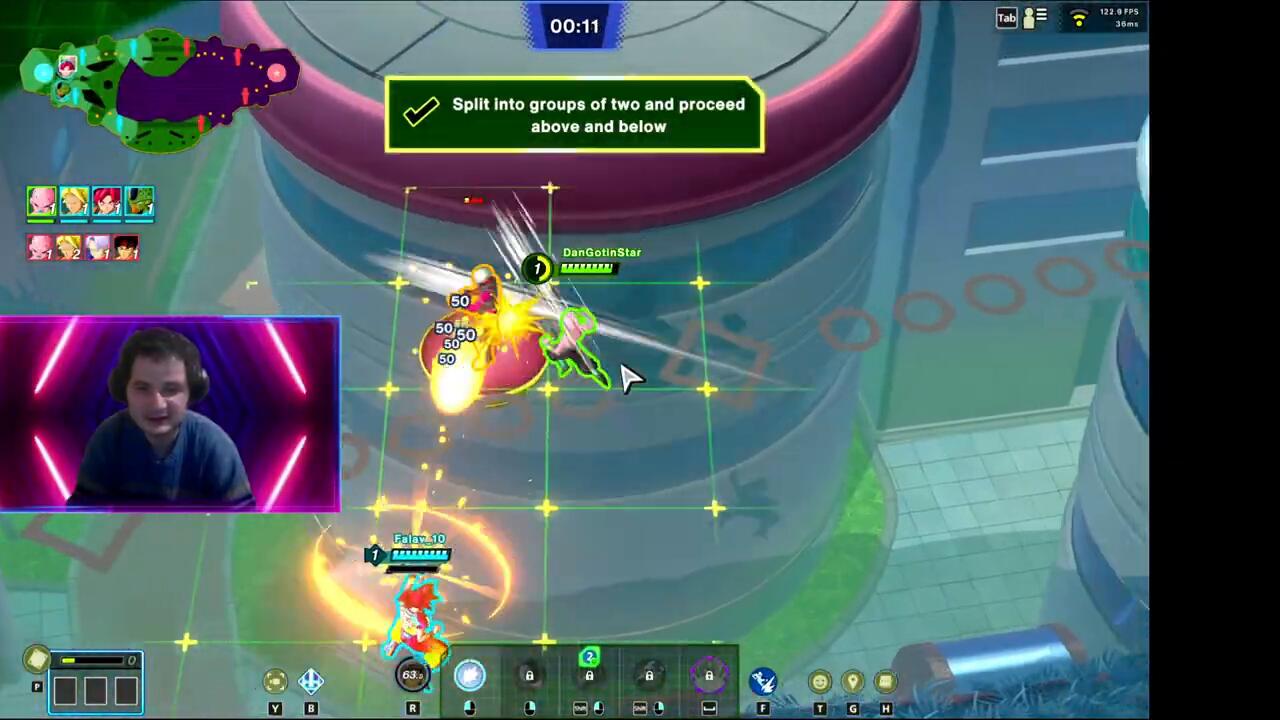The width and height of the screenshot is (1280, 720).
Task: Click the yellow cube item icon
Action: (x=37, y=659)
